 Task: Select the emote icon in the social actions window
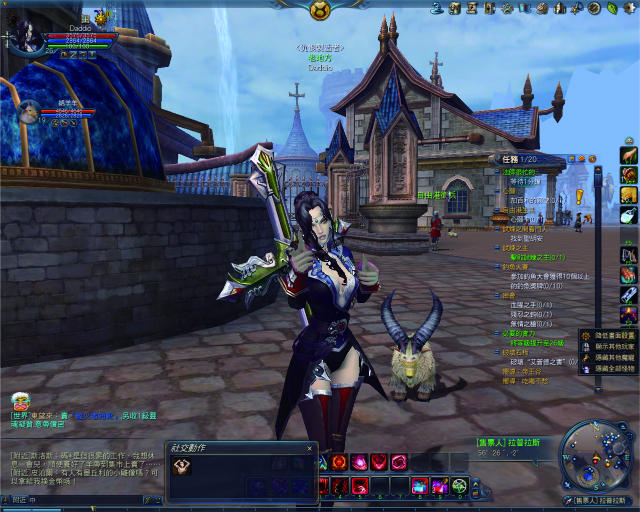tap(183, 467)
